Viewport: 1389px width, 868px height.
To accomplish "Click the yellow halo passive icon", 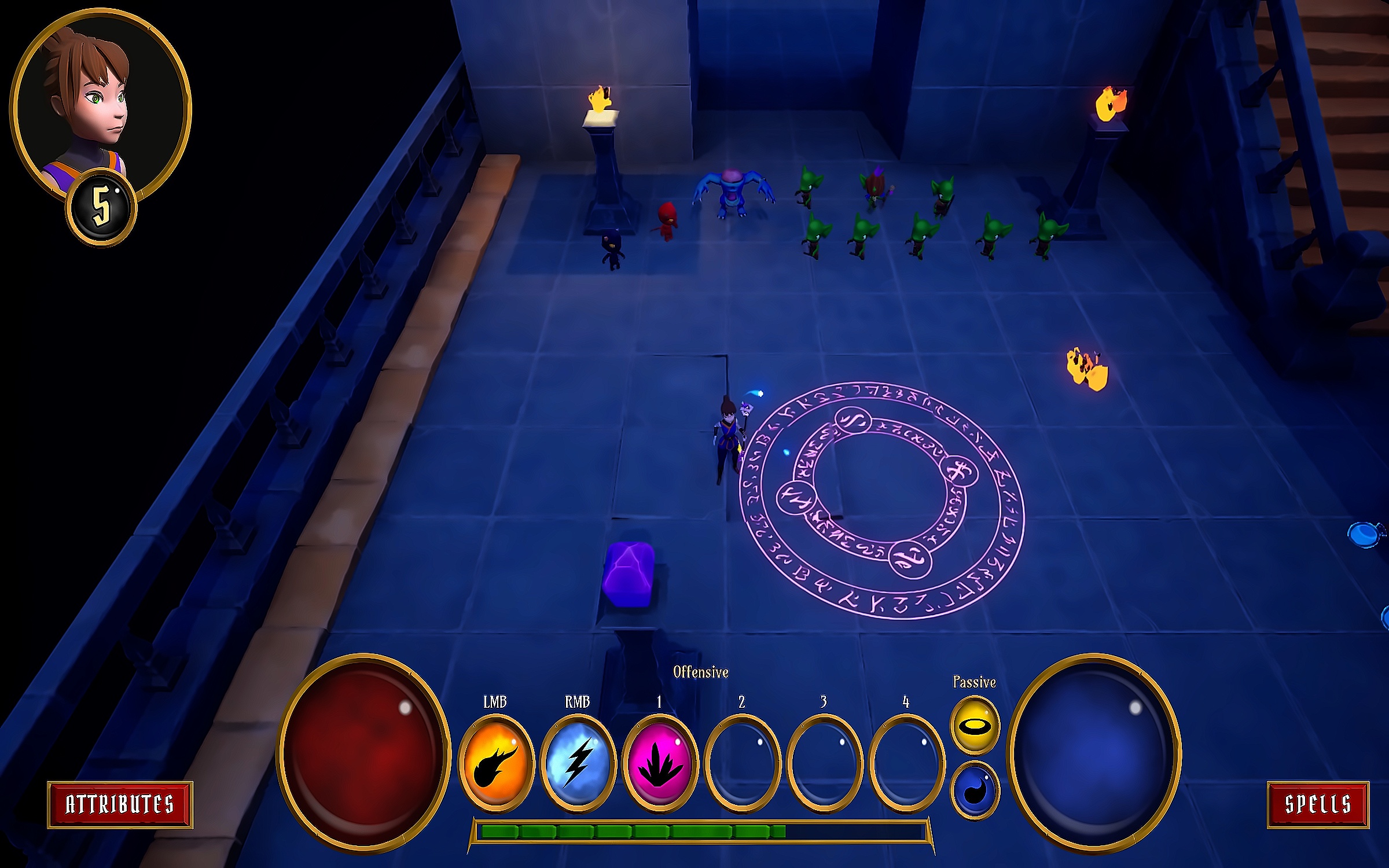I will click(975, 724).
